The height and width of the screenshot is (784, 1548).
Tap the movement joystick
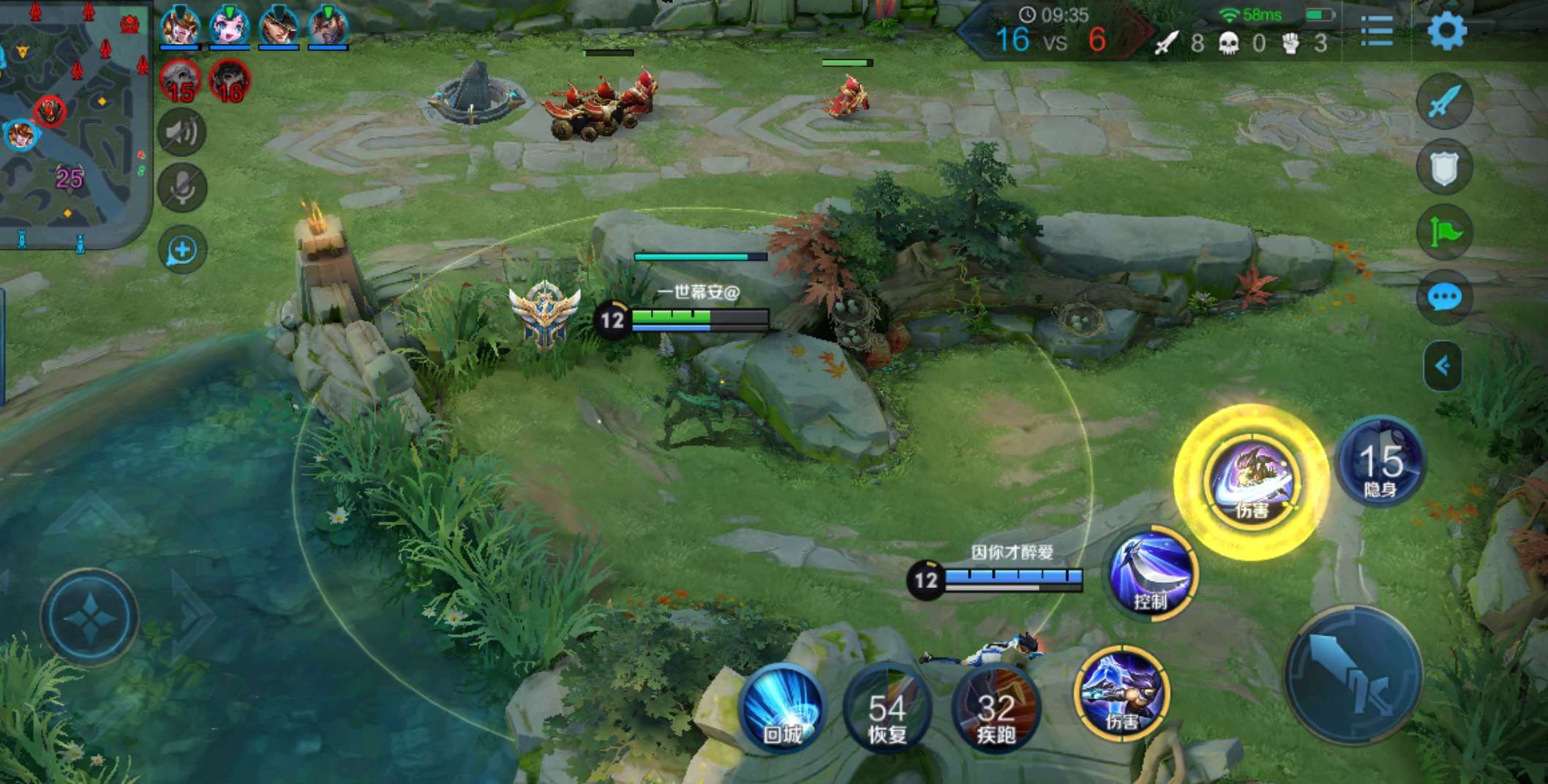point(89,617)
